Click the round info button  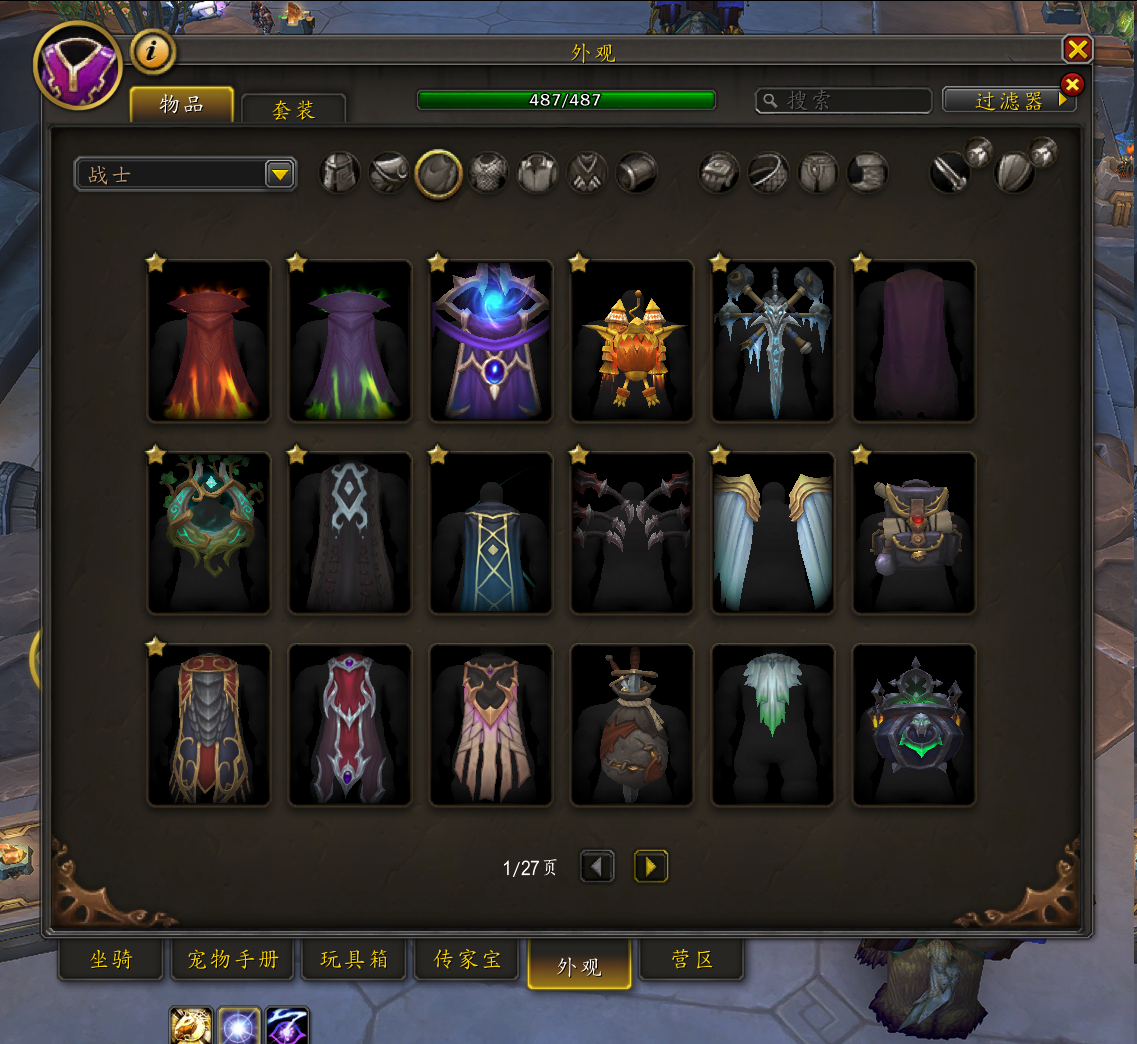click(x=153, y=53)
